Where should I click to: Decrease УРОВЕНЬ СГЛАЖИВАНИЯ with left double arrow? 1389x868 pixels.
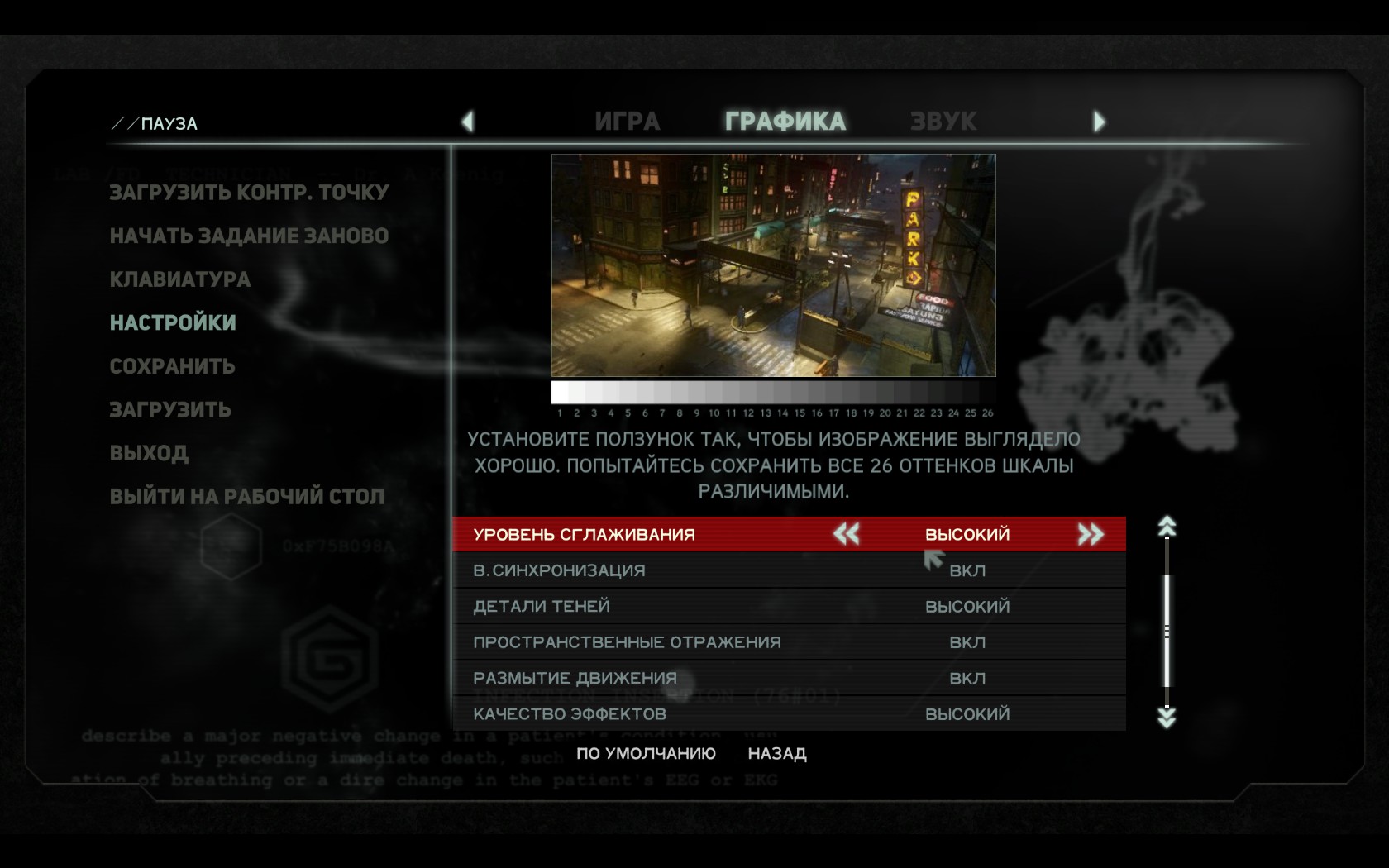click(x=846, y=534)
